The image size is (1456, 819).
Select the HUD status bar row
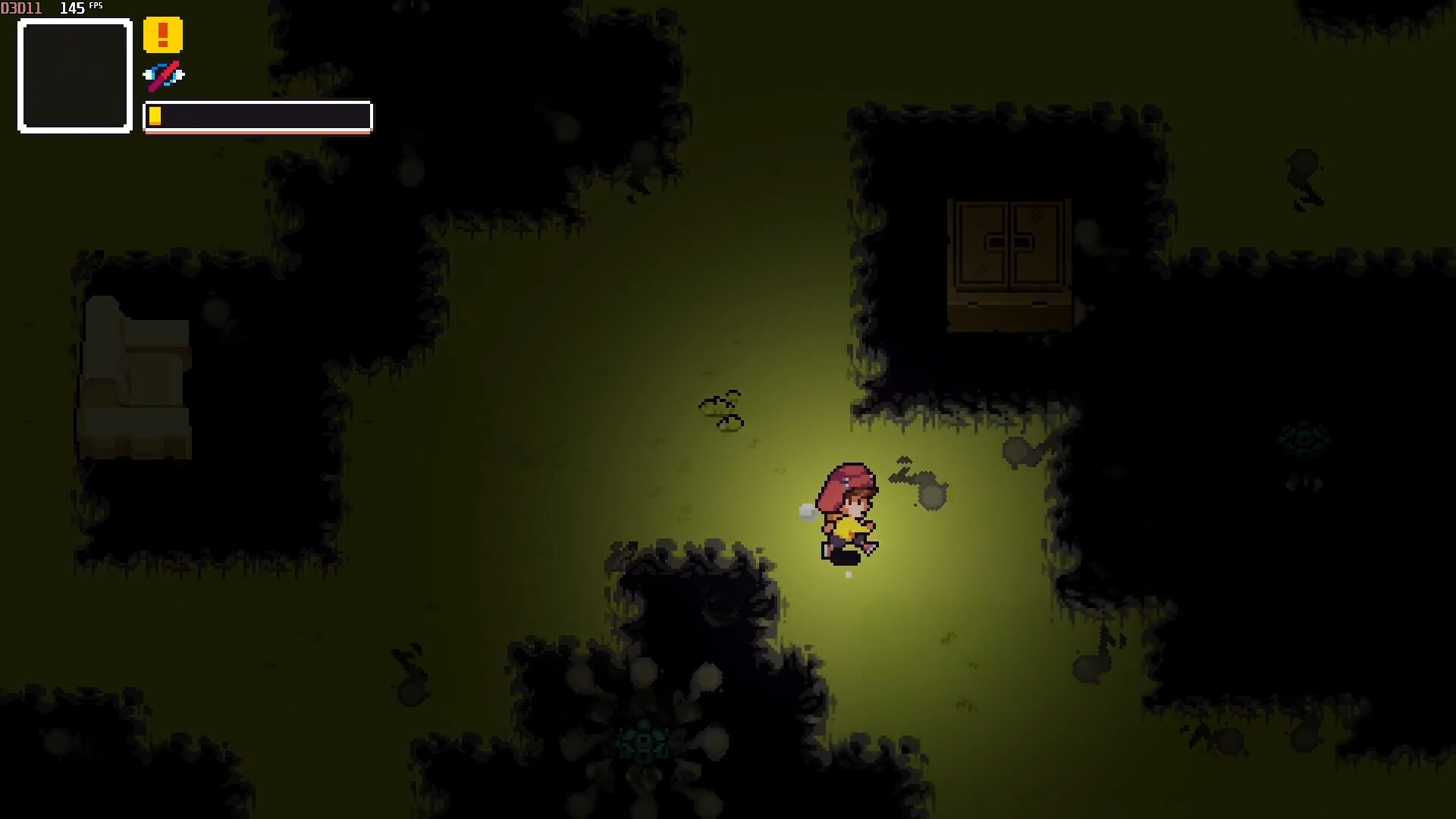click(256, 116)
